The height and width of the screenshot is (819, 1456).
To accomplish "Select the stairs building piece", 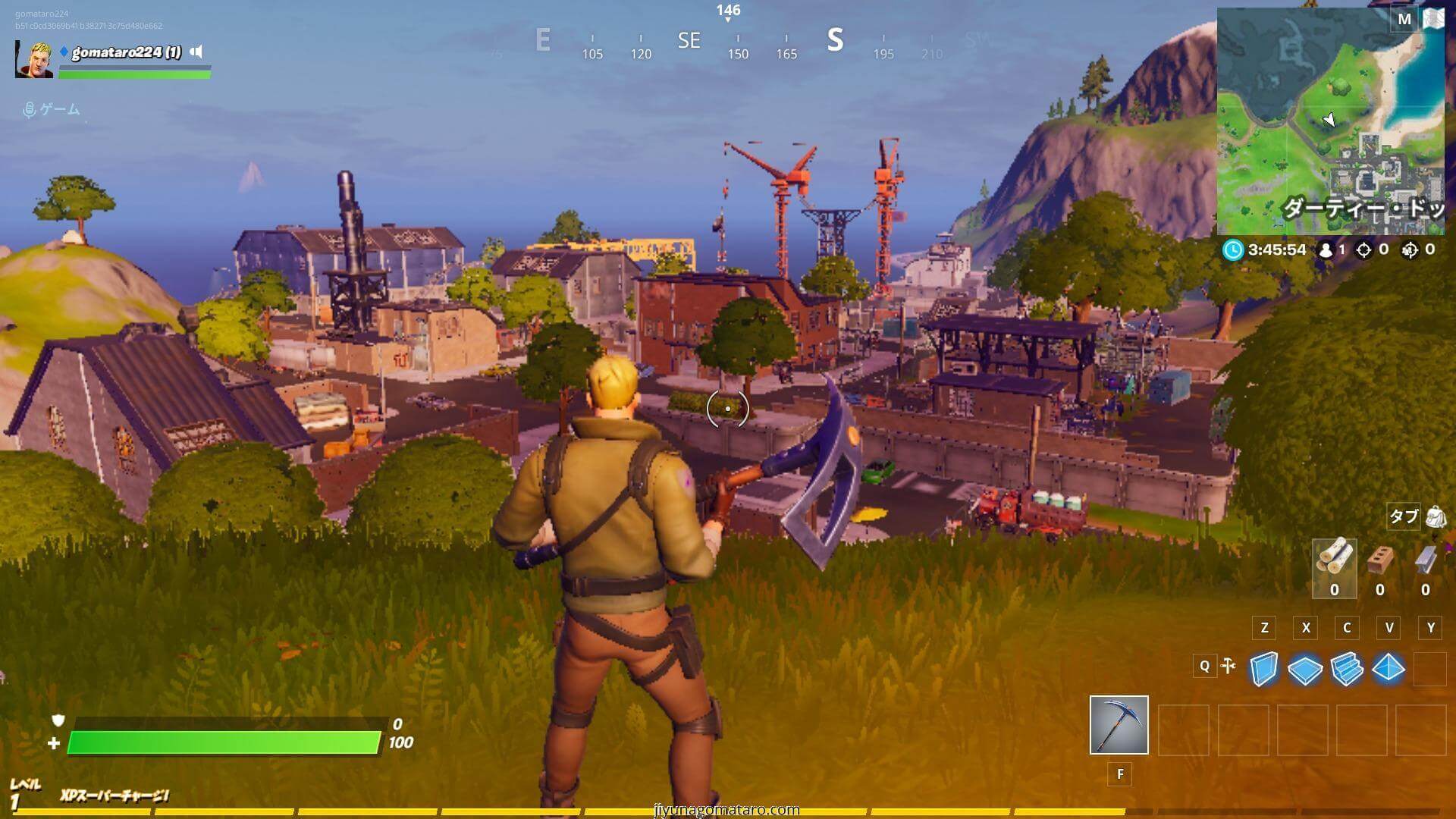I will pyautogui.click(x=1347, y=669).
